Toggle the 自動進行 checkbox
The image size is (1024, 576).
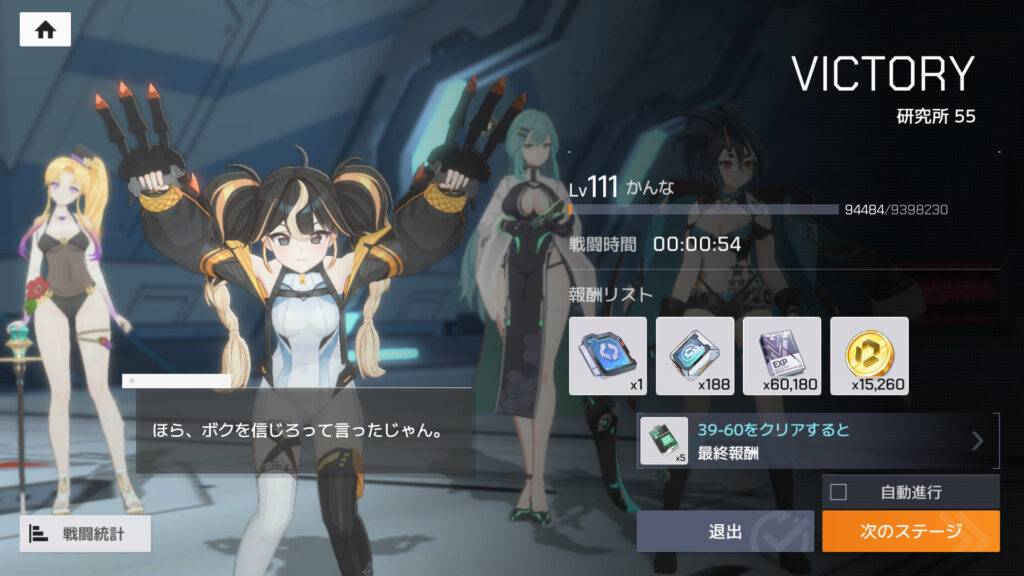pyautogui.click(x=839, y=492)
